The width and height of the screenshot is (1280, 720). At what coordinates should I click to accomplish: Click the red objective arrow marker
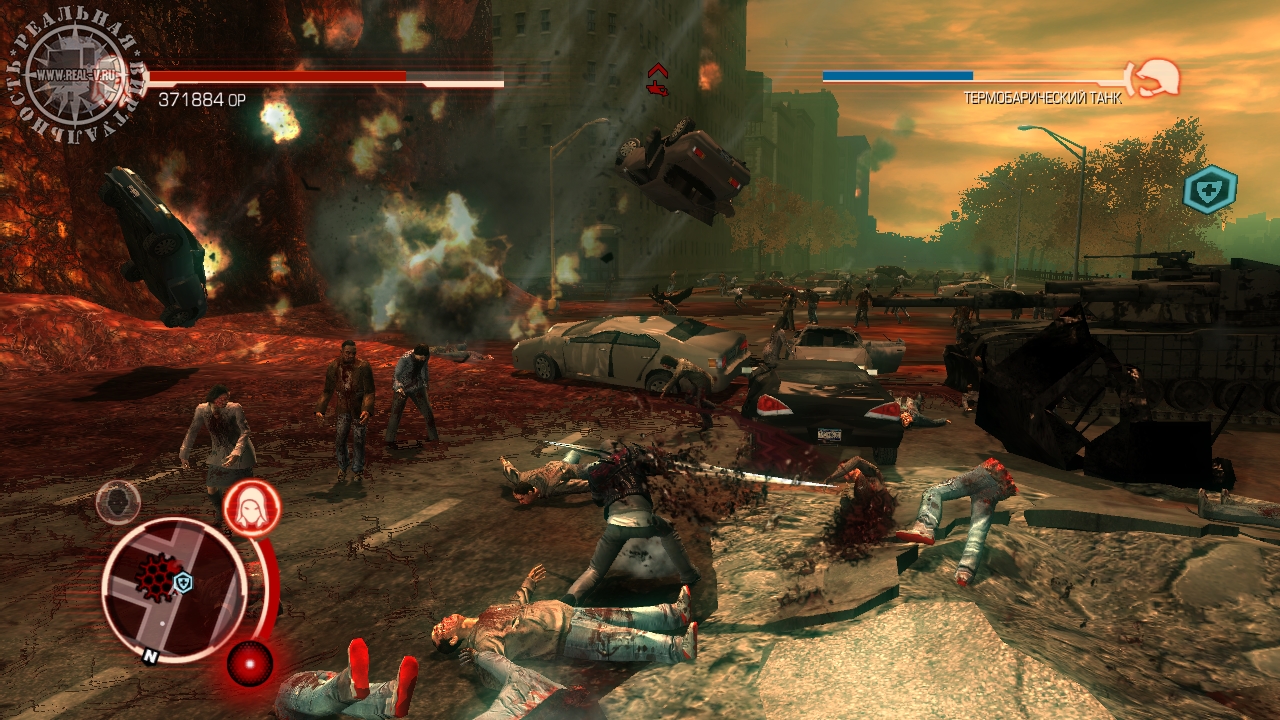657,79
